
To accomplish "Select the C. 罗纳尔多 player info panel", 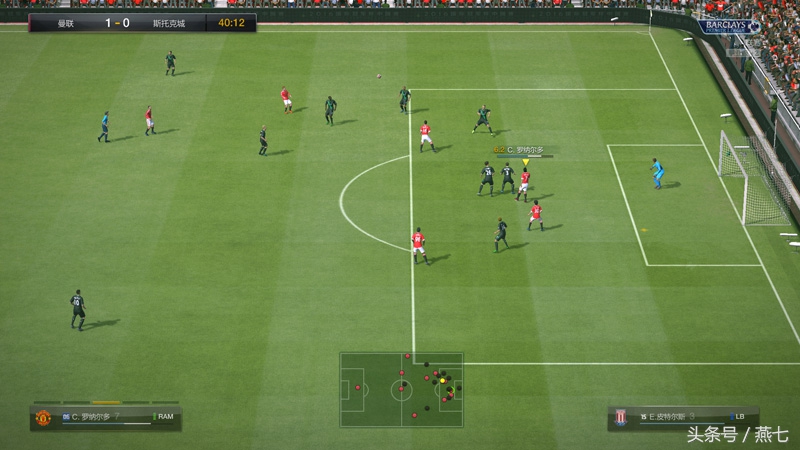I will (x=106, y=417).
